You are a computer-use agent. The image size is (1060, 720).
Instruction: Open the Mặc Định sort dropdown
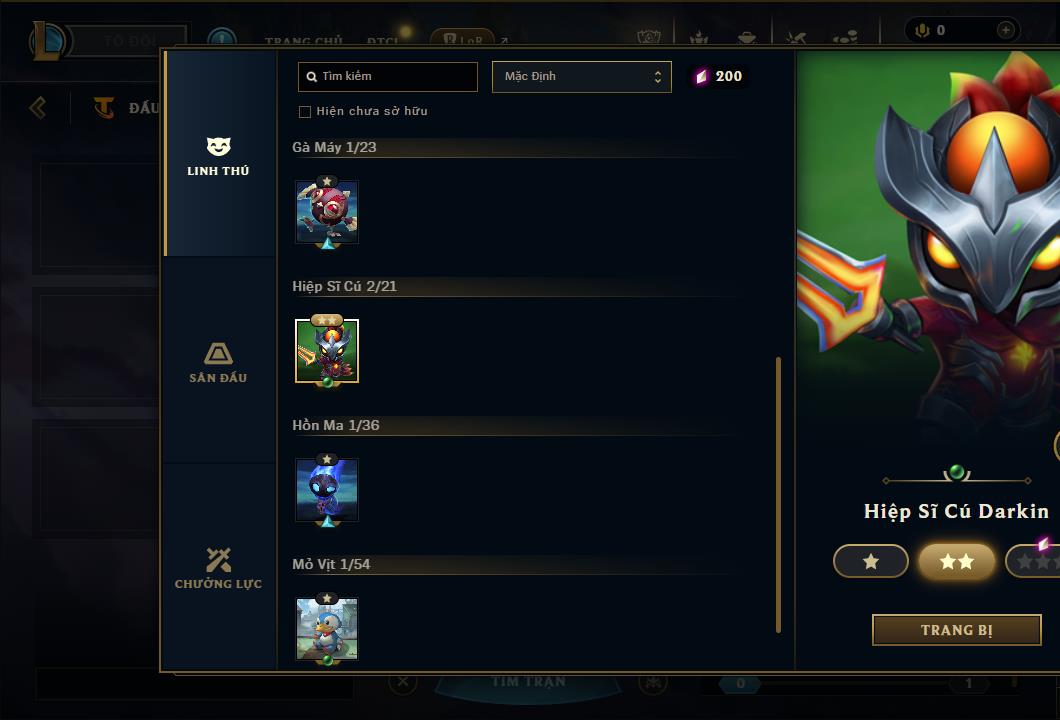pos(581,77)
